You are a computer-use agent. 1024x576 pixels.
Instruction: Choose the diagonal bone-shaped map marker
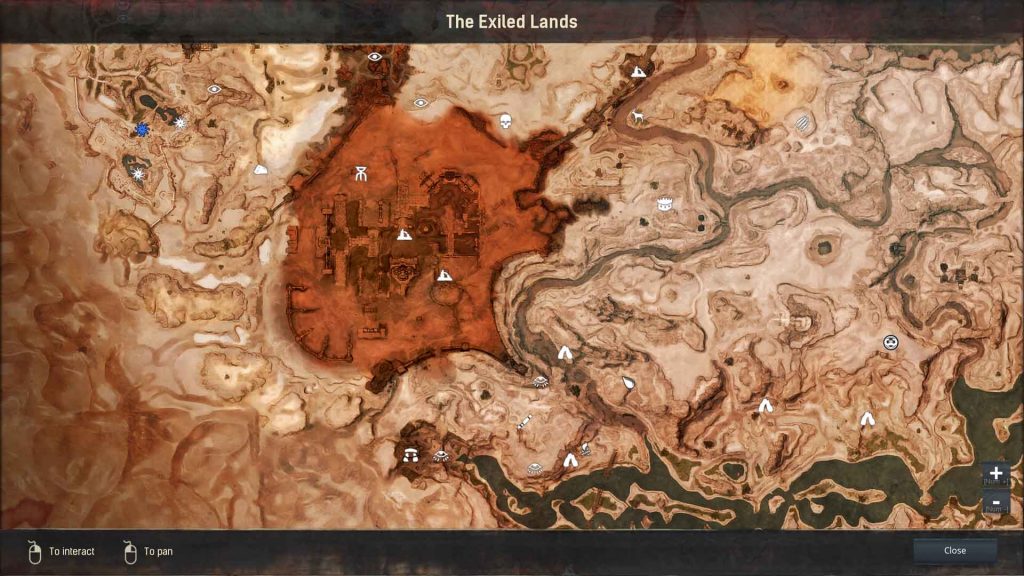click(523, 422)
